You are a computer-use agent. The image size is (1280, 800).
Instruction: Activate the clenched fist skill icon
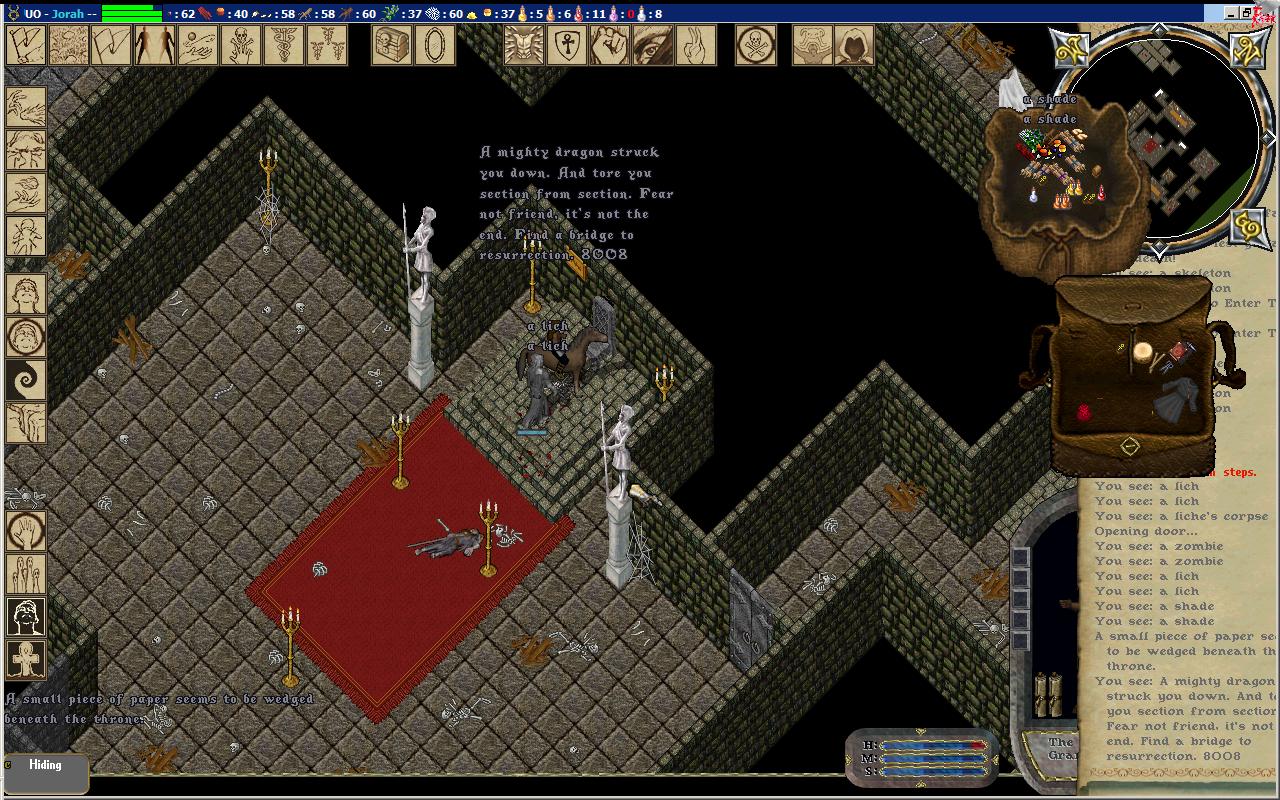(609, 45)
